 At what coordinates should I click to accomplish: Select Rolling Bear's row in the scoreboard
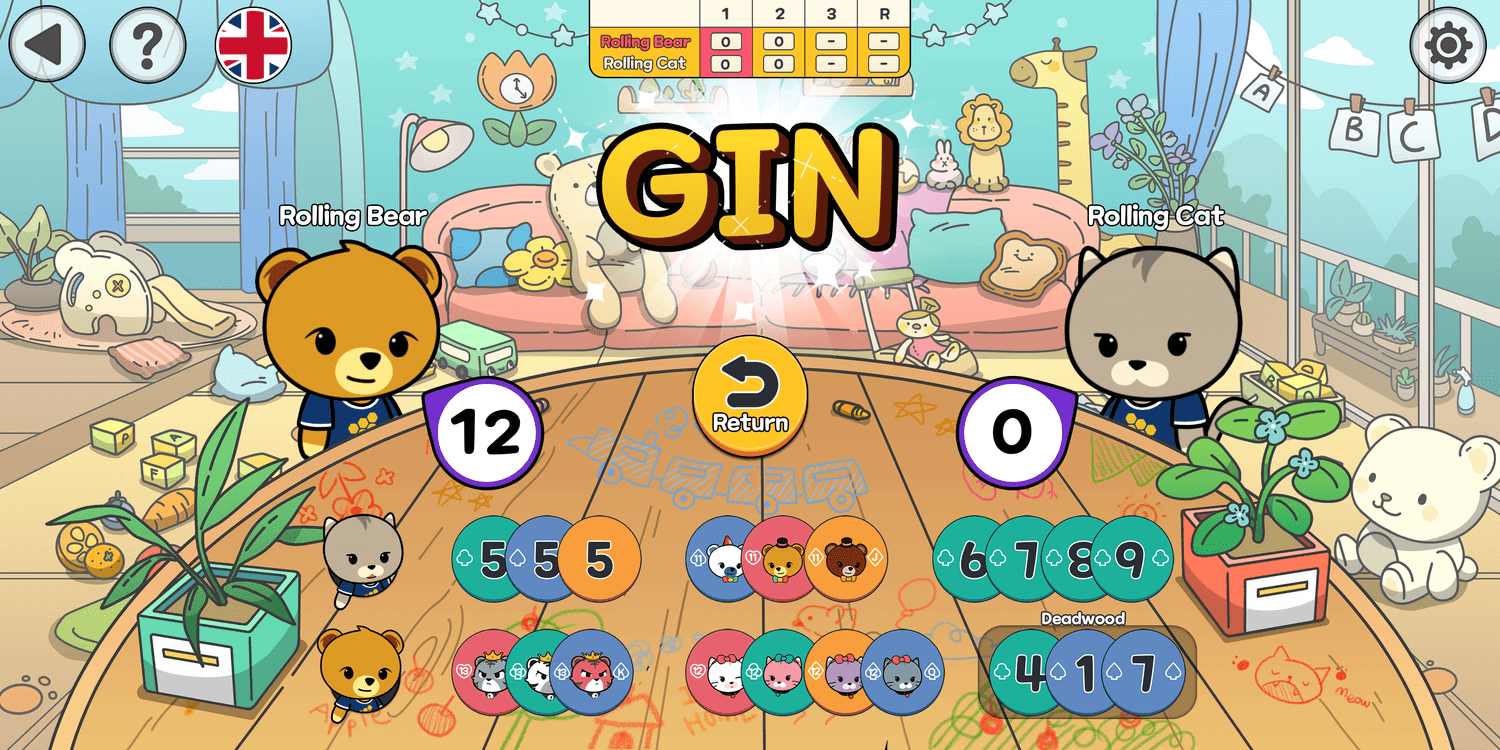click(x=645, y=42)
